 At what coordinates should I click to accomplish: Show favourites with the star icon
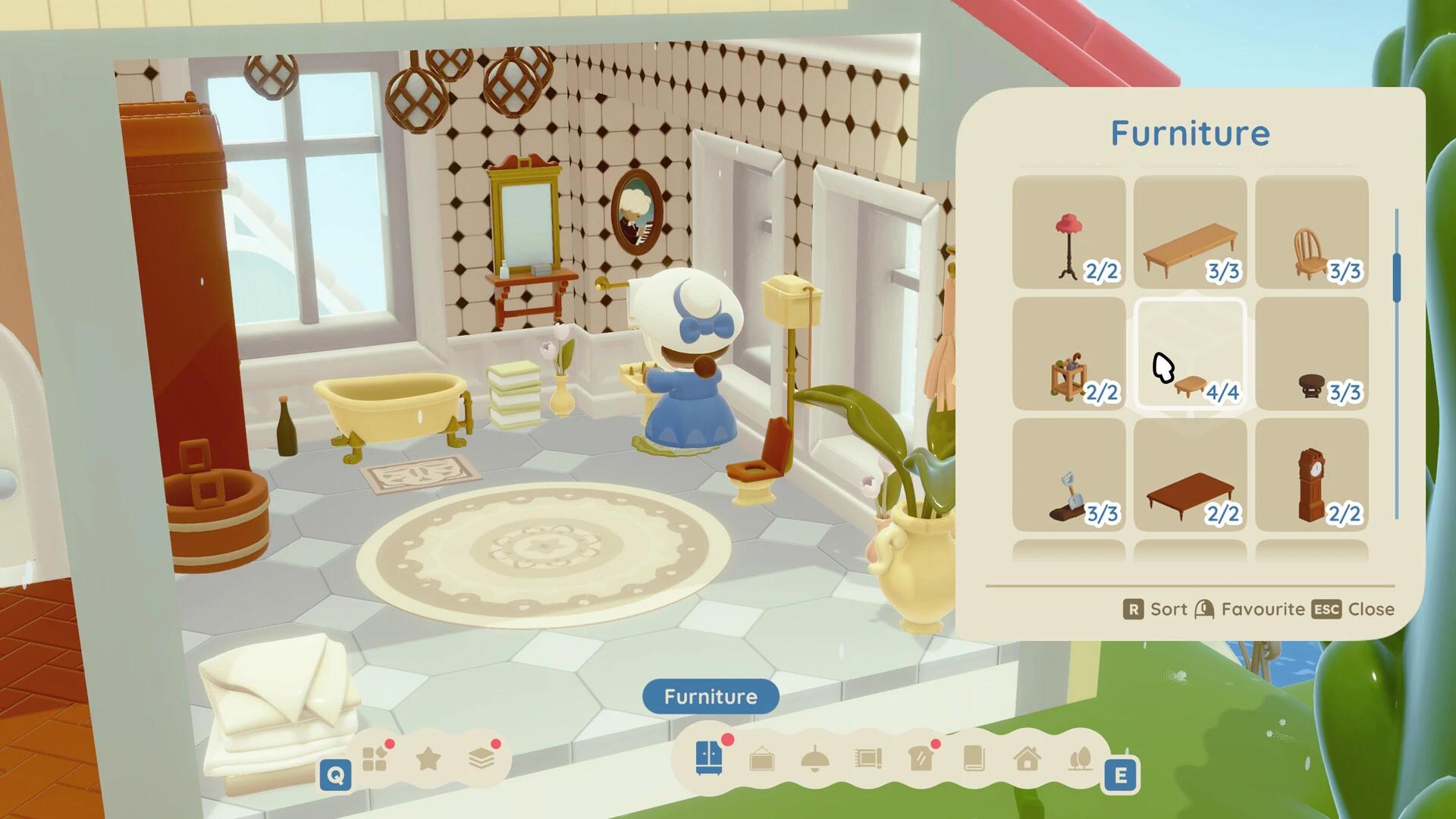428,758
